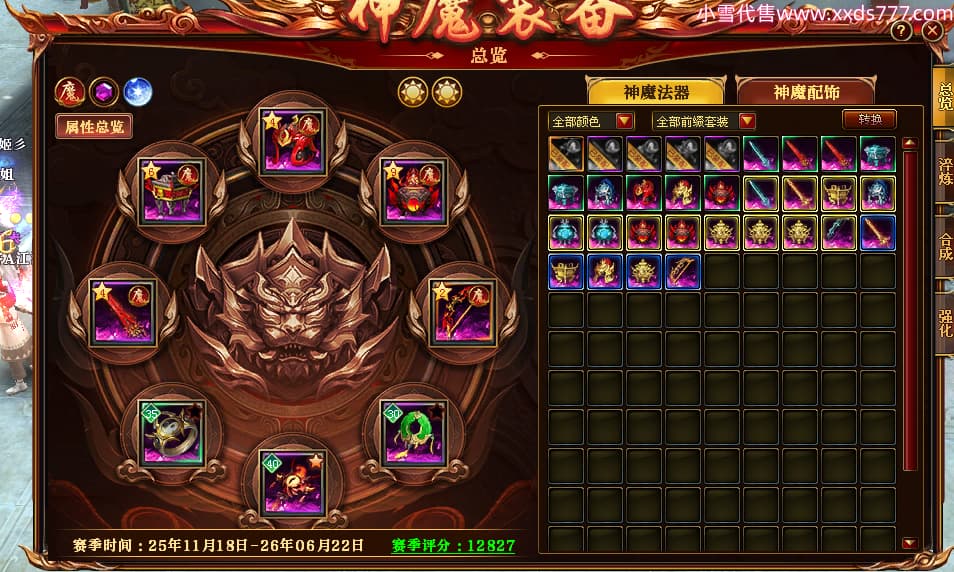The width and height of the screenshot is (954, 572).
Task: Switch to the 神魔法器 tab
Action: [656, 92]
